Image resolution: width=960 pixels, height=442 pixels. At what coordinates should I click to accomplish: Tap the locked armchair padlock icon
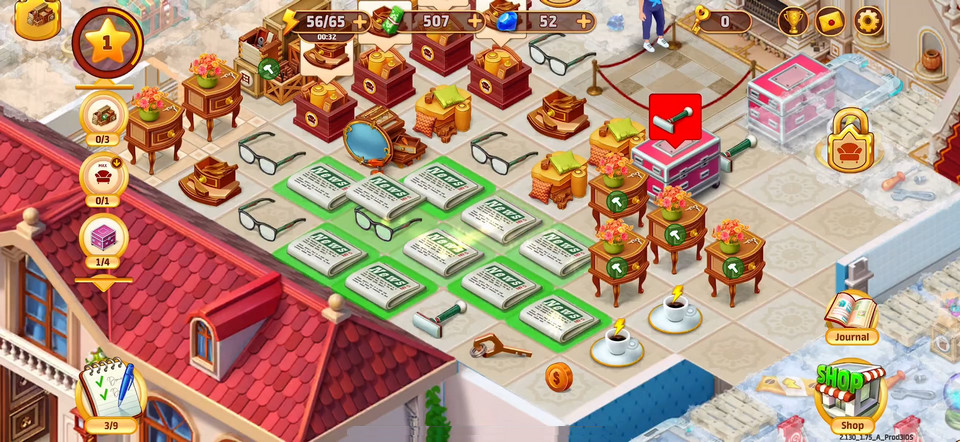[x=850, y=142]
